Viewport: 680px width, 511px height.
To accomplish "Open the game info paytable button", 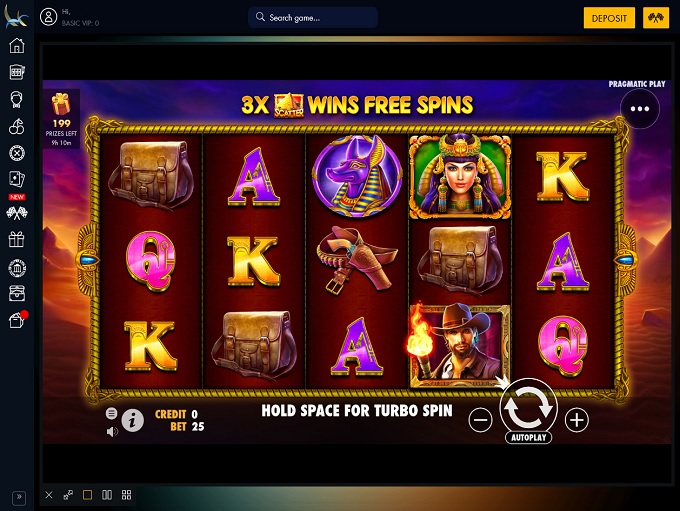I will [133, 421].
